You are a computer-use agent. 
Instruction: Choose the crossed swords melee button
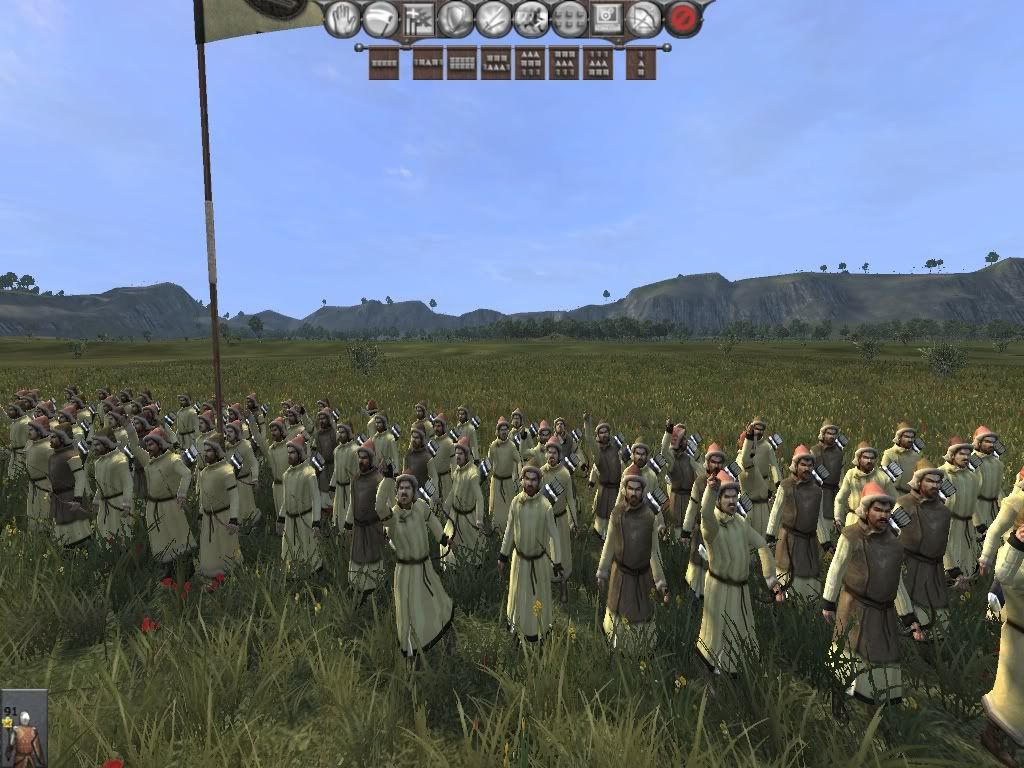click(494, 19)
